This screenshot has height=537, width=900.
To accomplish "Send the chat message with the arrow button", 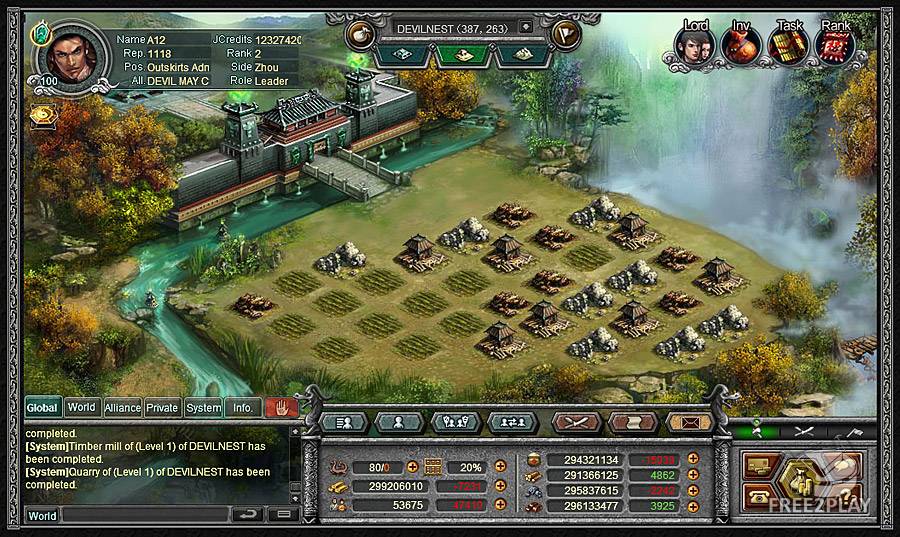I will coord(247,515).
